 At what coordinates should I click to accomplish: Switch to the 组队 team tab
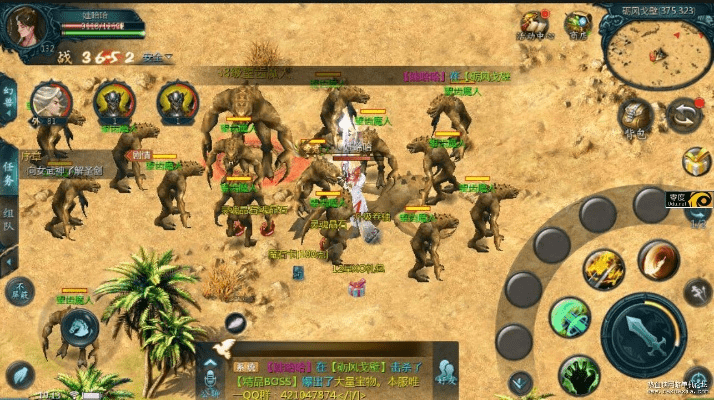click(9, 219)
